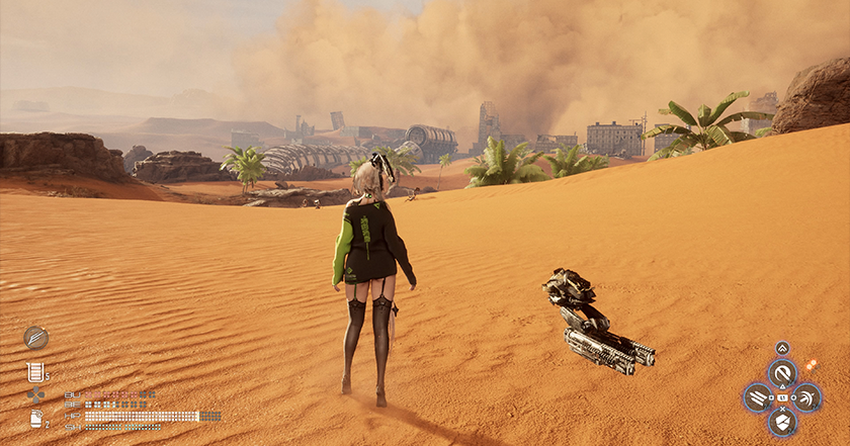The width and height of the screenshot is (850, 446).
Task: Activate the triple-slash skill icon
Action: click(758, 398)
